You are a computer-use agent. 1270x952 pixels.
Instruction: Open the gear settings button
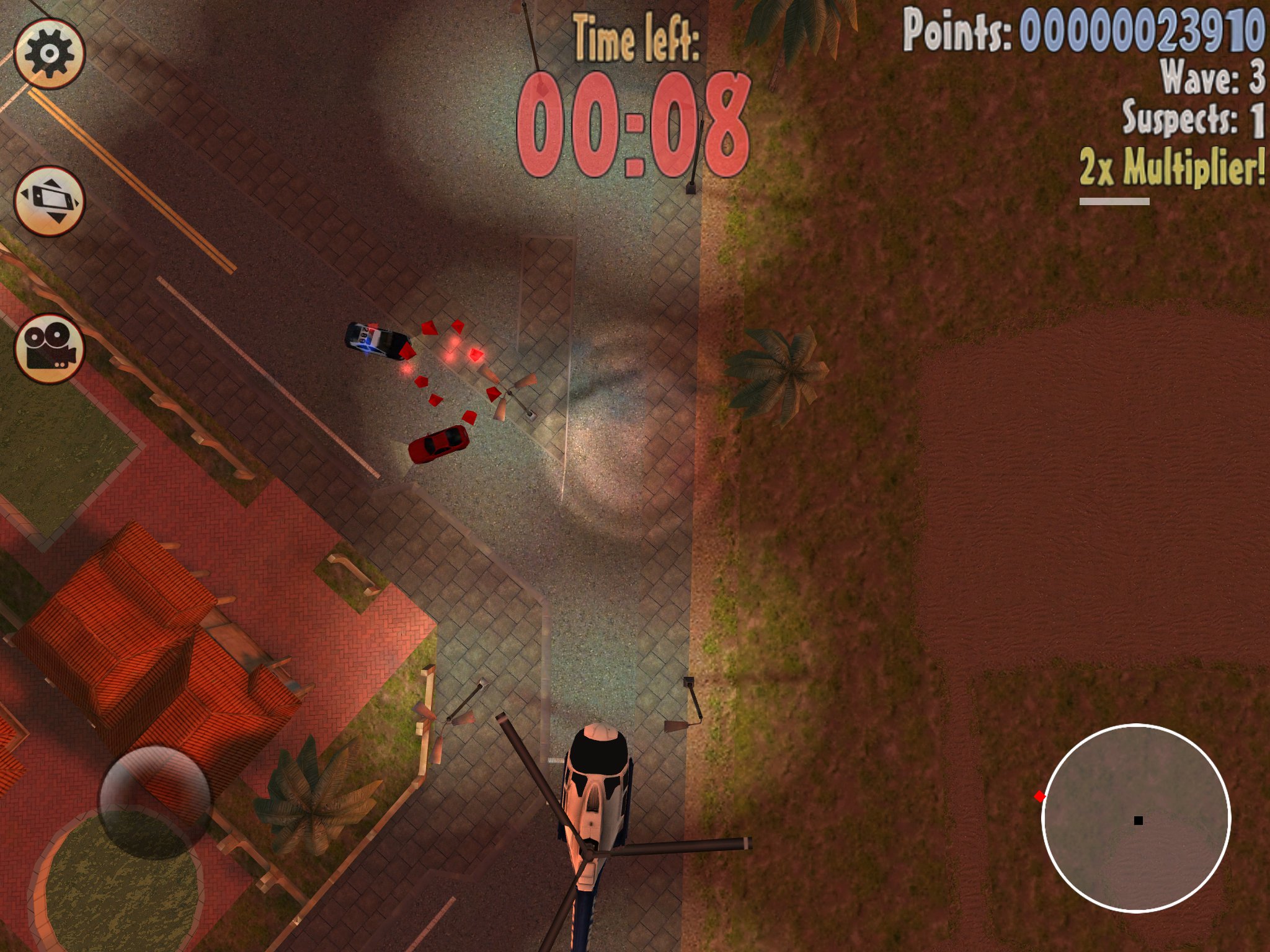tap(49, 53)
